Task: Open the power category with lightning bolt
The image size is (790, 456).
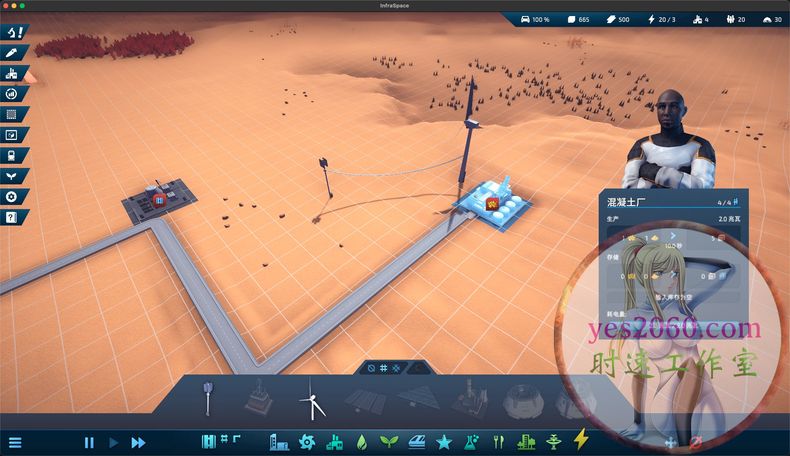Action: point(582,440)
